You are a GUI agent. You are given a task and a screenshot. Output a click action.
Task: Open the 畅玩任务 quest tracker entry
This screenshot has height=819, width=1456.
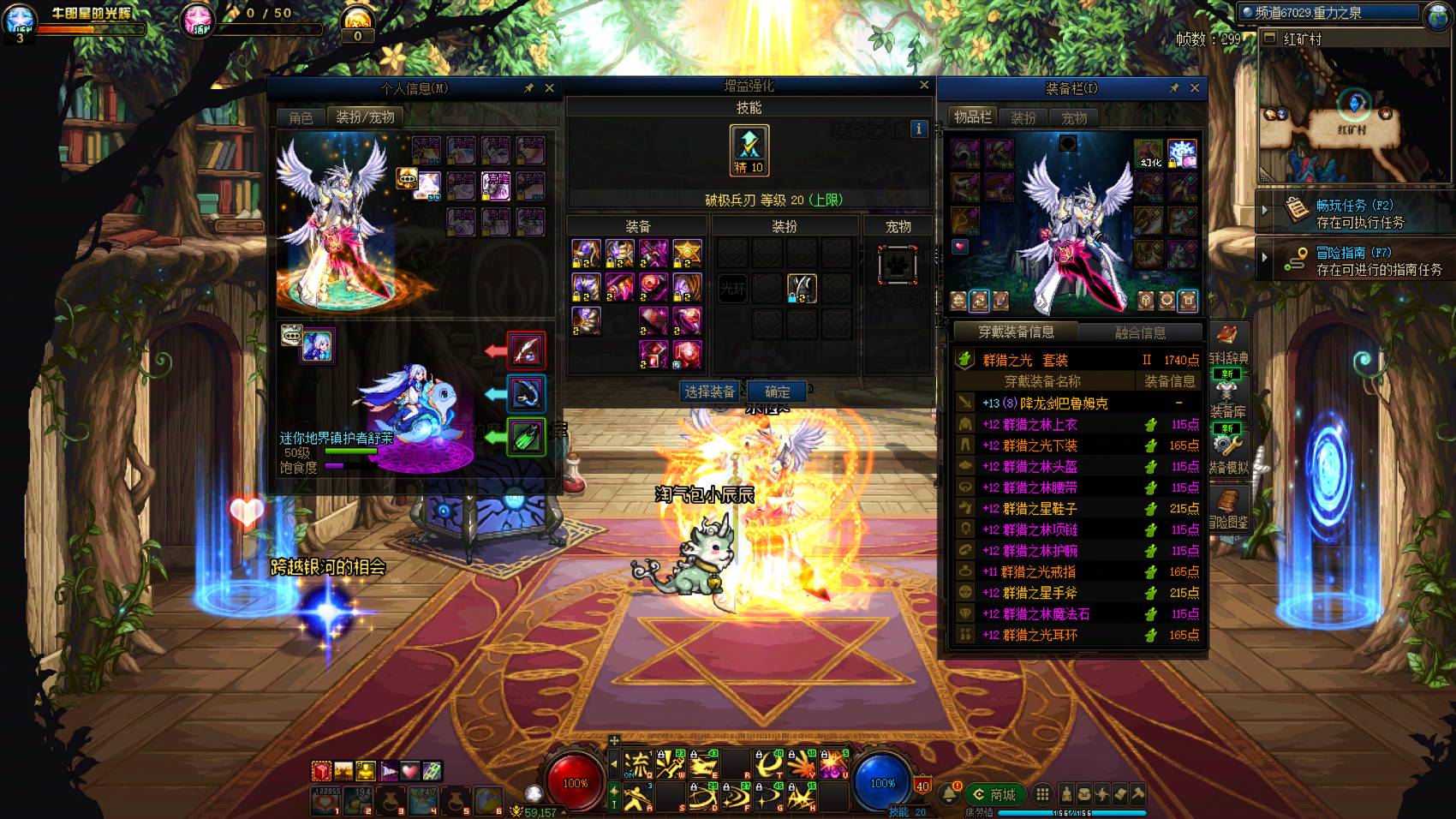tap(1359, 213)
